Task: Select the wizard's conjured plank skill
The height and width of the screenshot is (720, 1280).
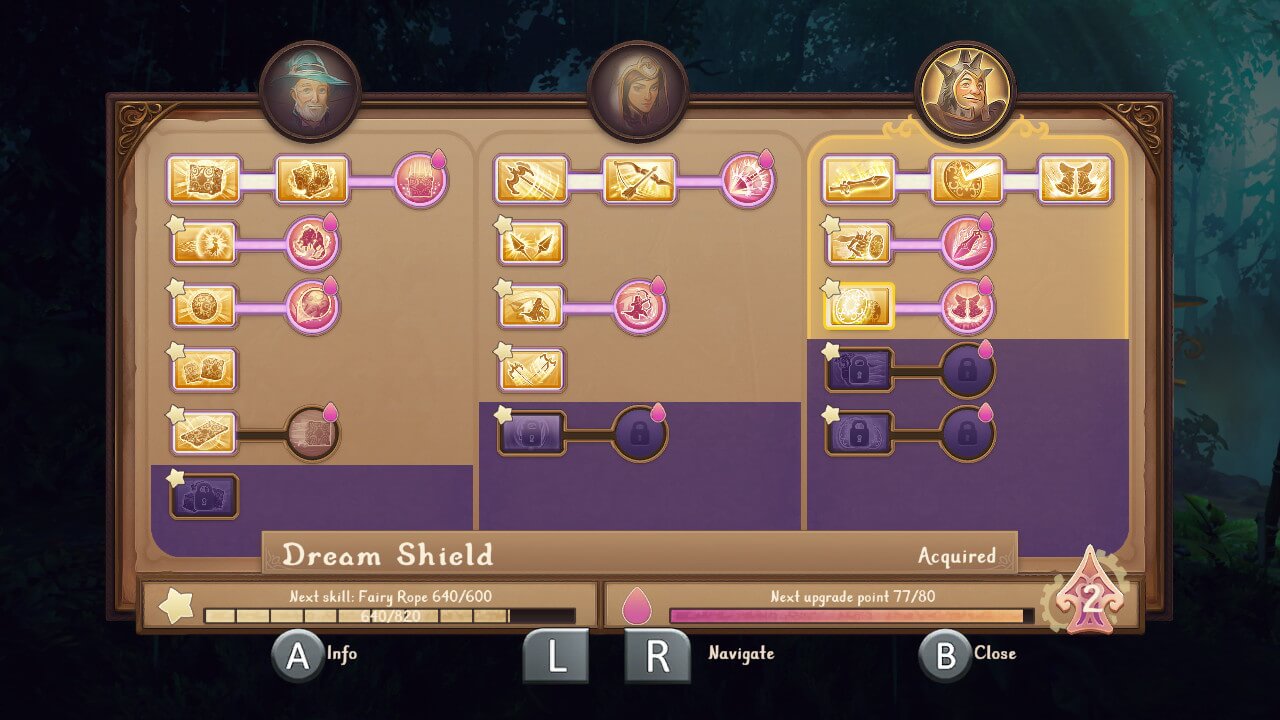Action: tap(204, 432)
